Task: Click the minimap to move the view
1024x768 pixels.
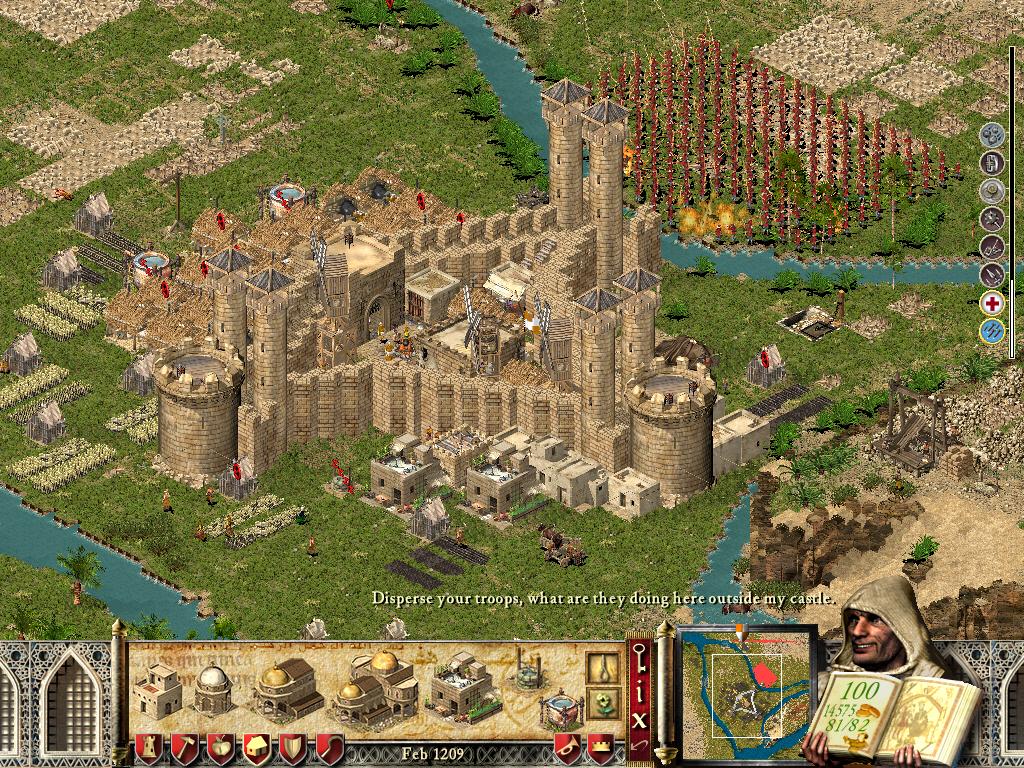Action: coord(747,688)
